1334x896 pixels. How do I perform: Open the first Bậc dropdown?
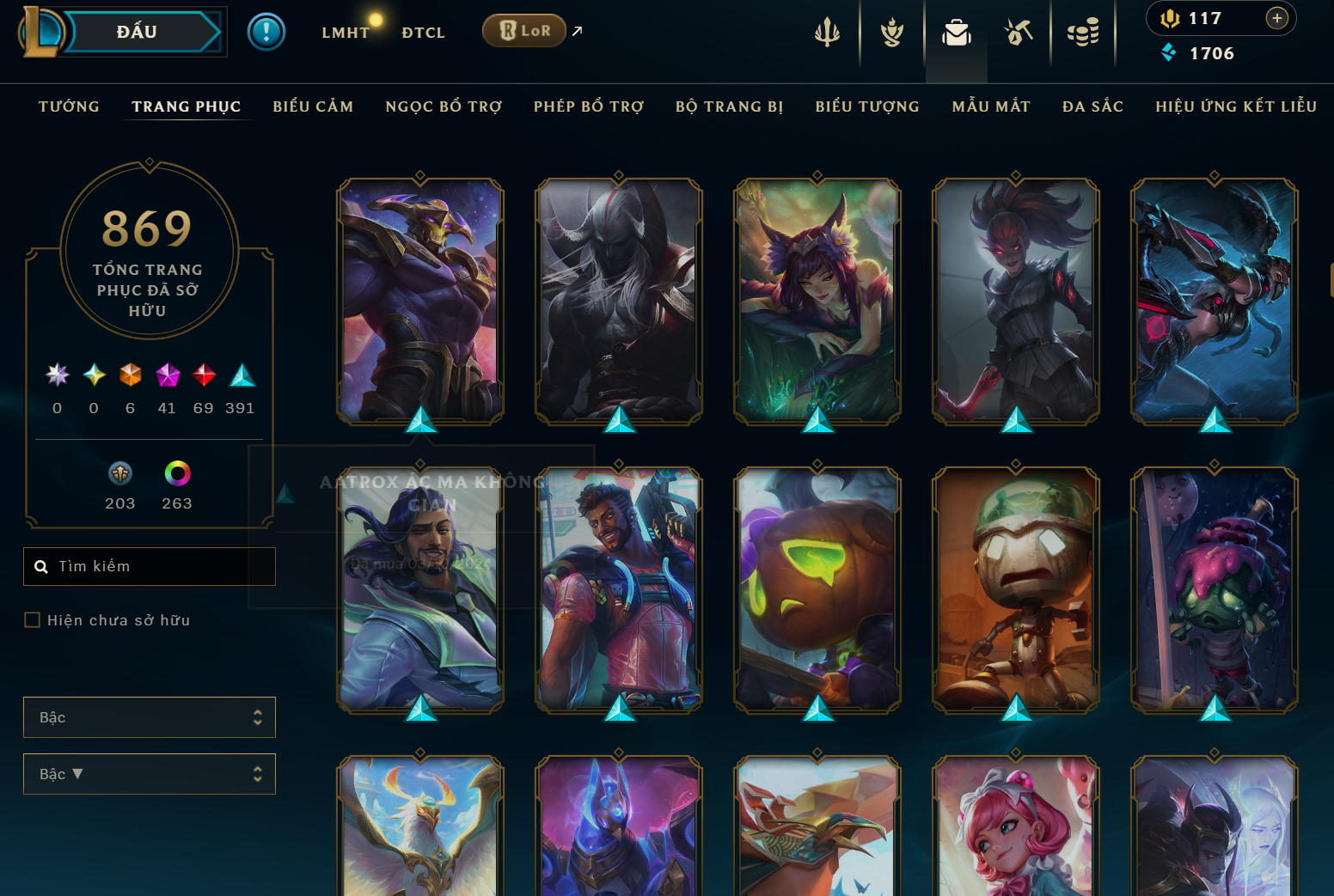point(150,716)
